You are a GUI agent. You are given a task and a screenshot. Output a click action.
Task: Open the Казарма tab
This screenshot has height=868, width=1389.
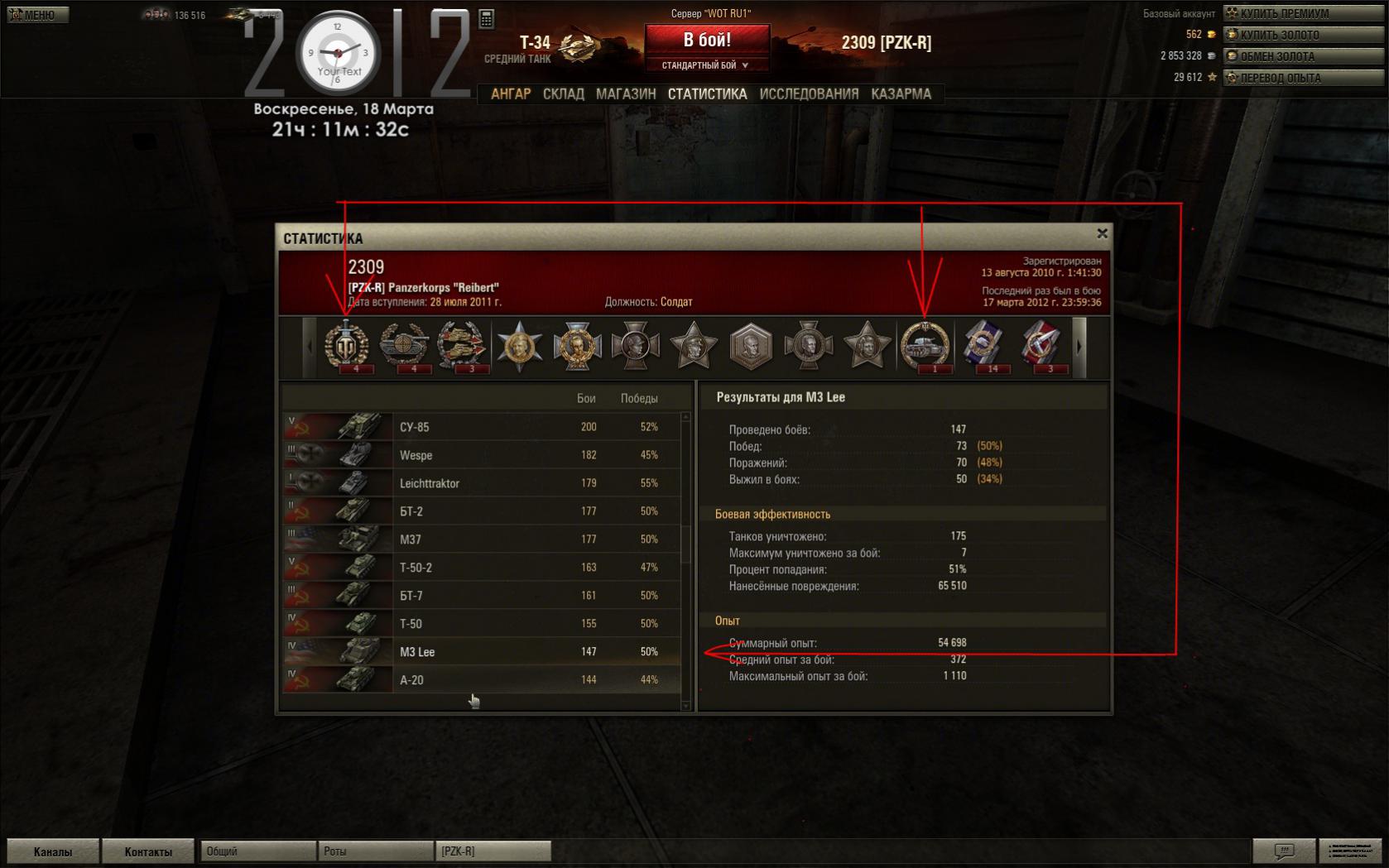pos(901,94)
